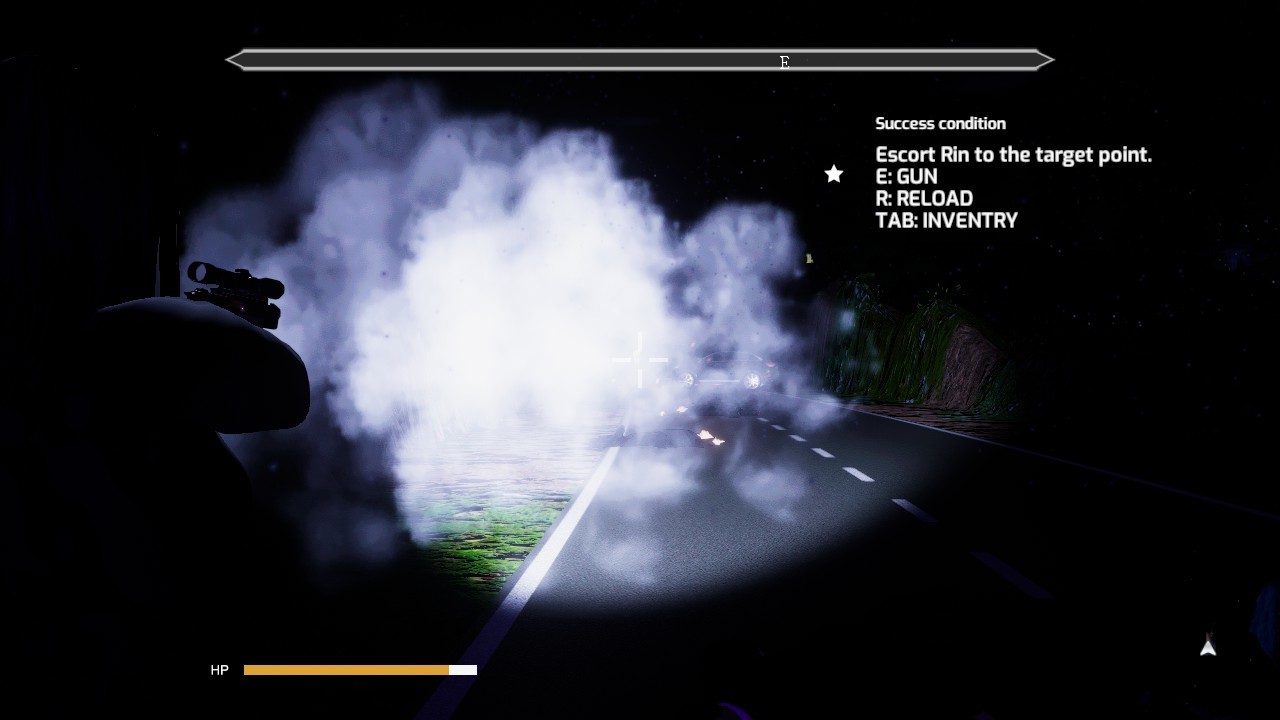Click the white arrow cursor indicator
Screen dimensions: 1280x720
[1206, 648]
